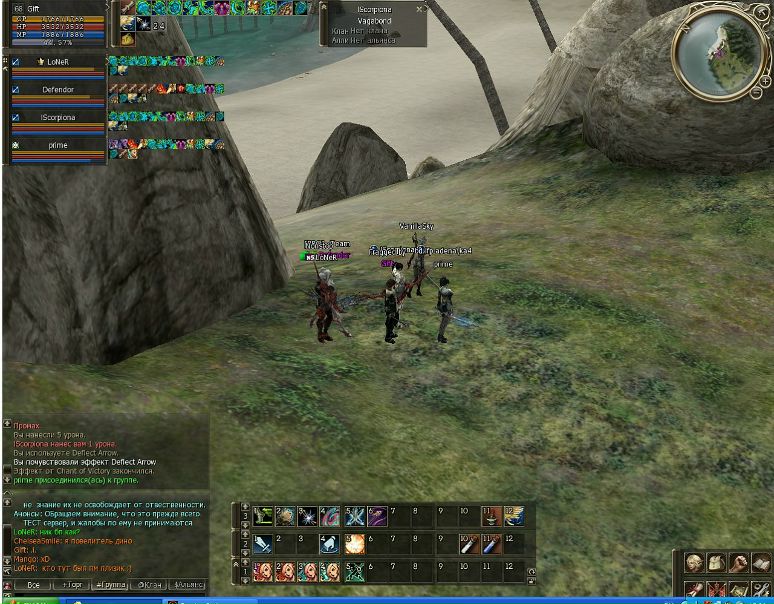Screen dimensions: 774x604
Task: Use the white potion vial in slot 10
Action: 468,544
